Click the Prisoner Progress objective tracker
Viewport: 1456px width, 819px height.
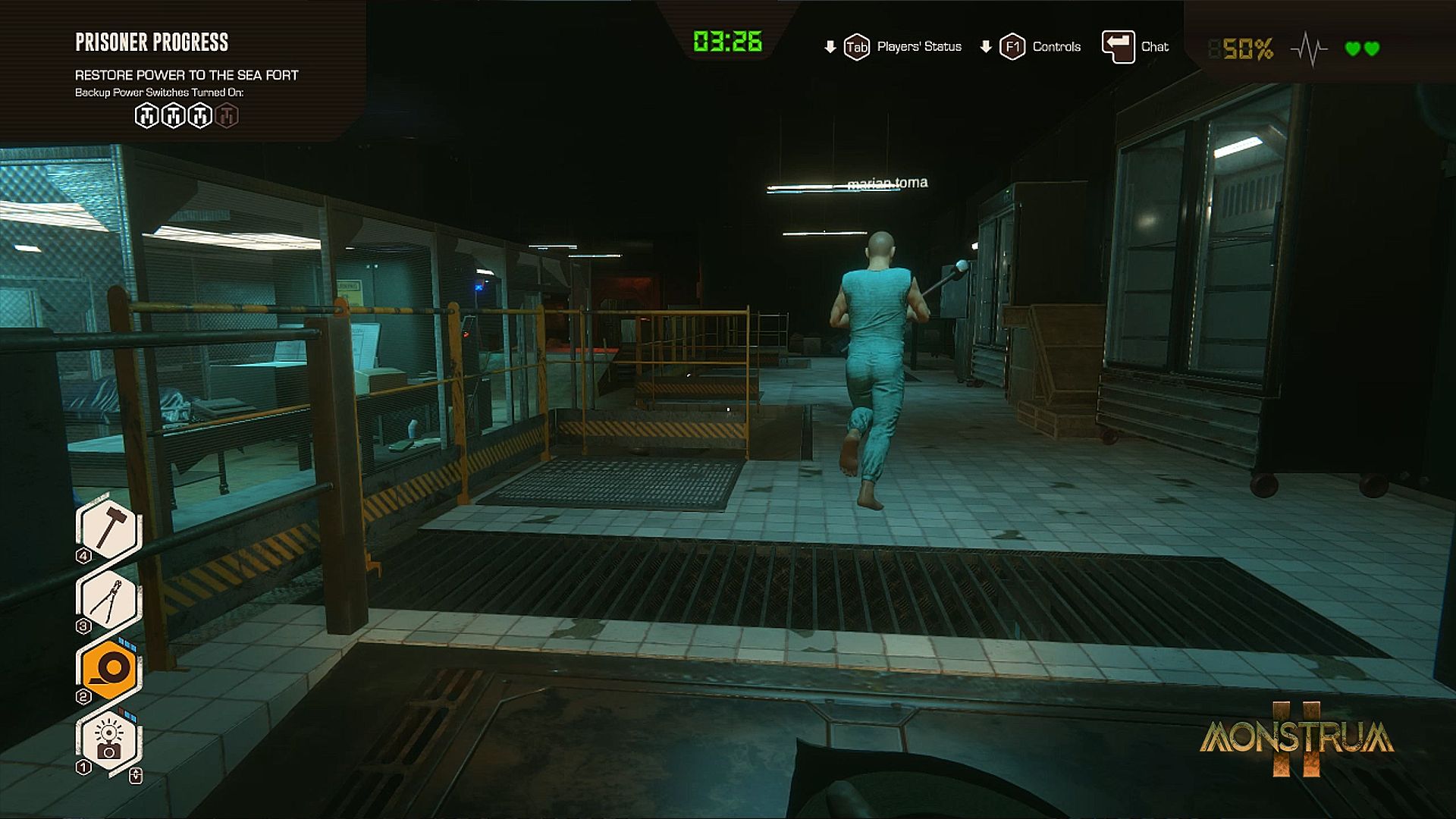point(152,42)
